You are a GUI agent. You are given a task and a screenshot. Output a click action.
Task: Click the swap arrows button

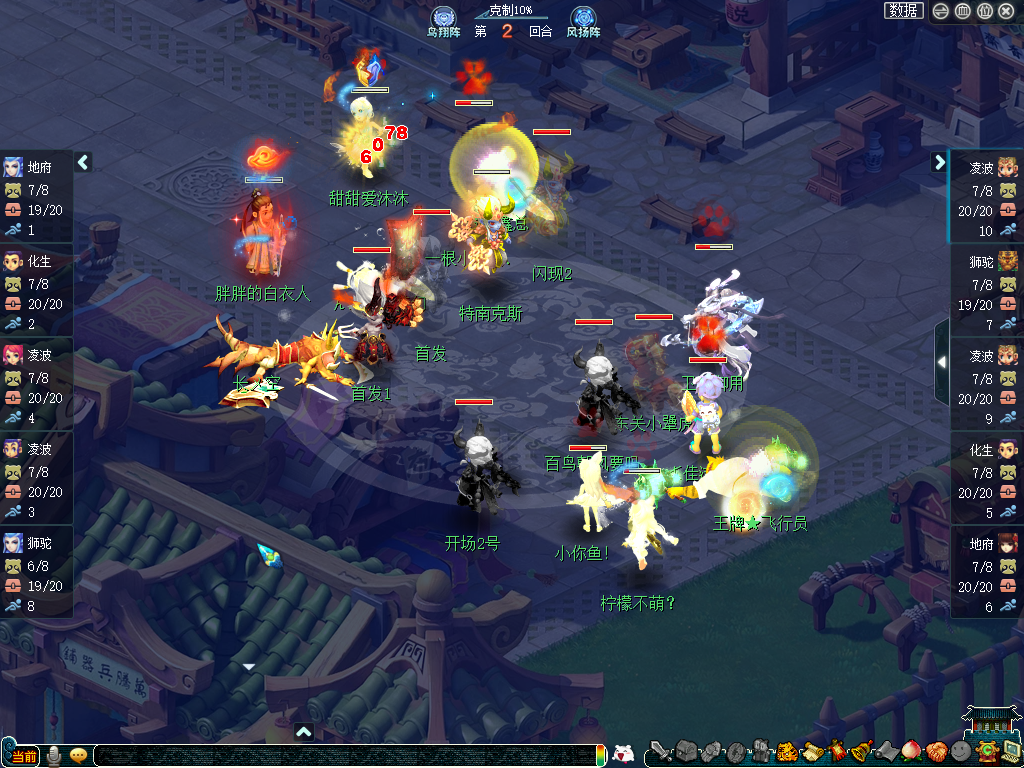pyautogui.click(x=941, y=11)
